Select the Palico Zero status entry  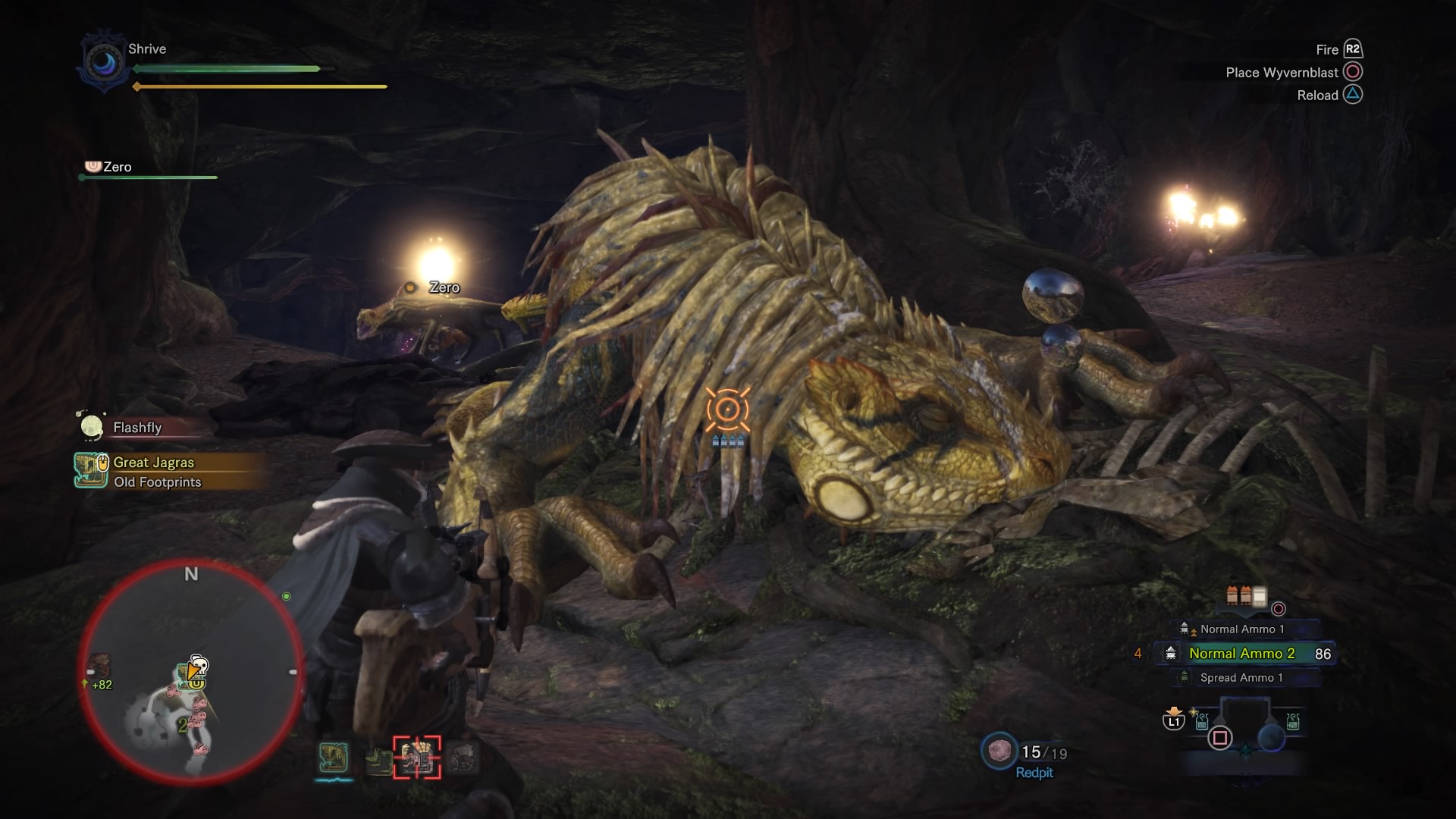pyautogui.click(x=117, y=167)
